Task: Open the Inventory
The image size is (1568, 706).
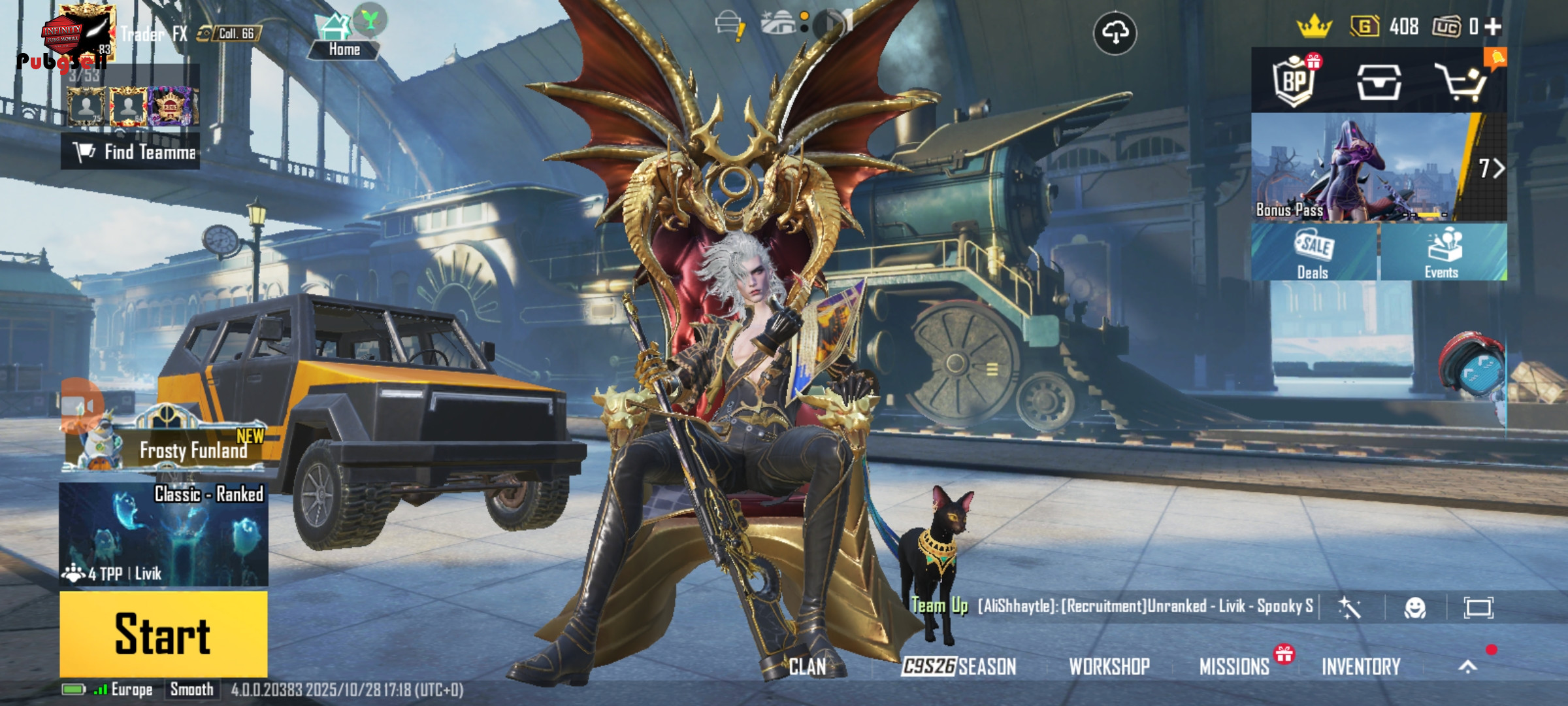Action: tap(1361, 667)
